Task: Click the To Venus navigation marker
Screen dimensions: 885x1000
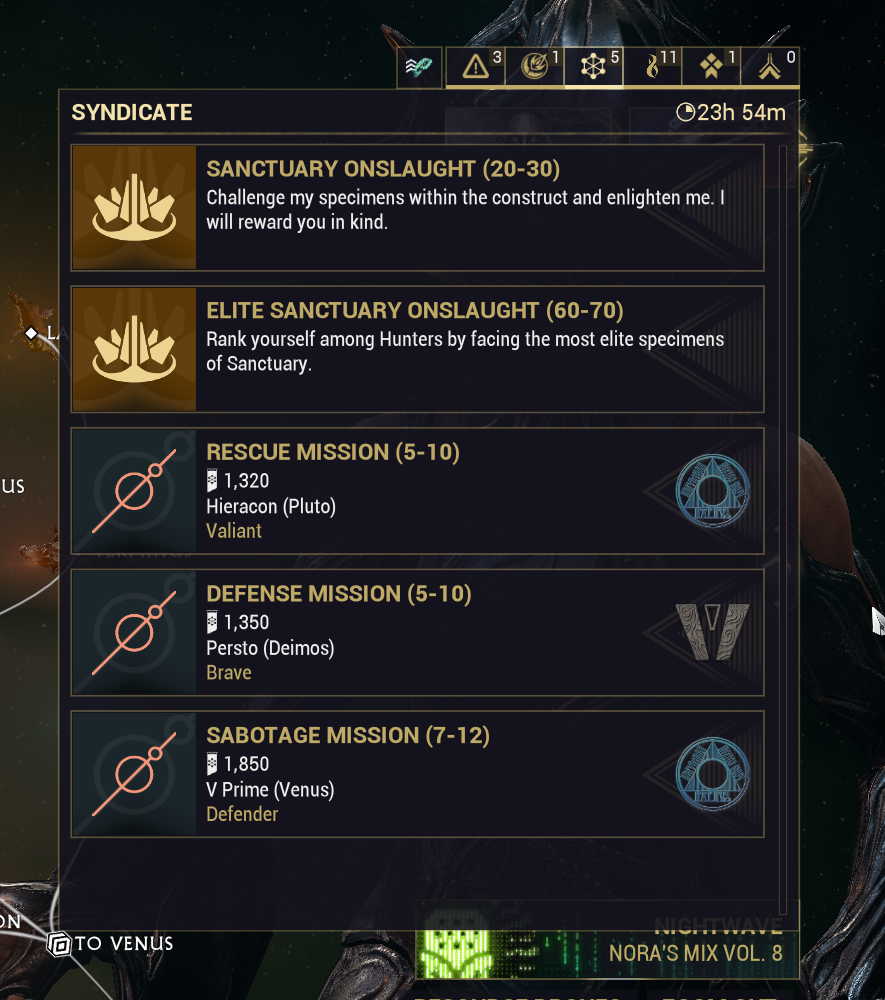Action: [x=111, y=943]
